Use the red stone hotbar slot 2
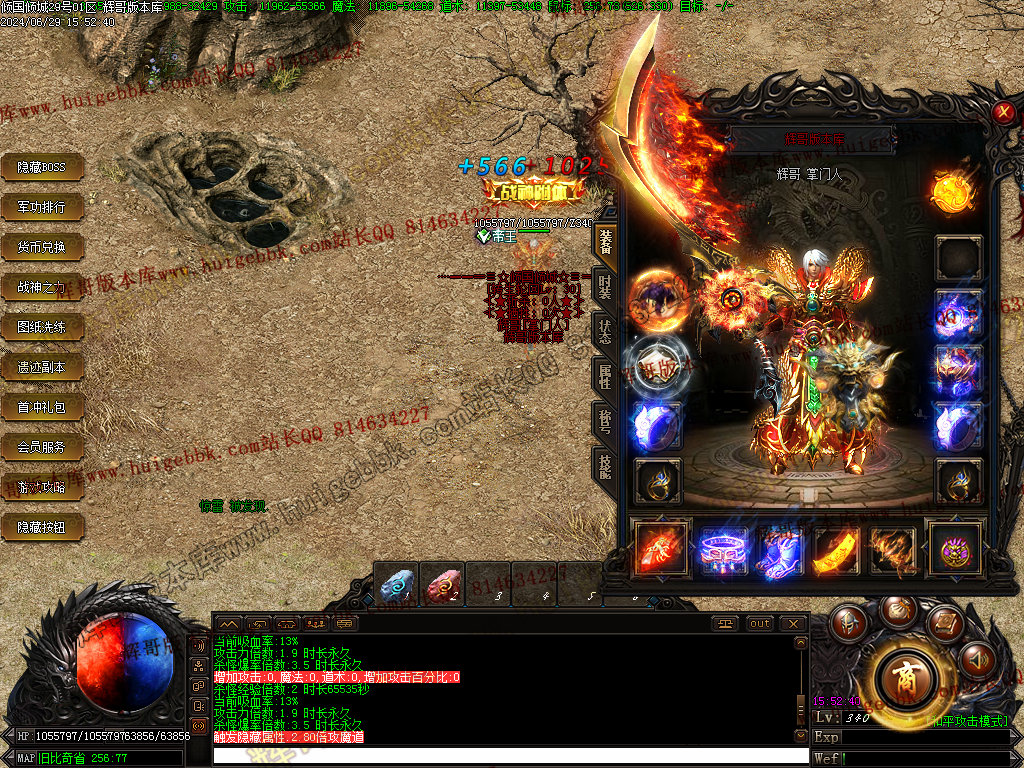The height and width of the screenshot is (768, 1024). pyautogui.click(x=442, y=585)
